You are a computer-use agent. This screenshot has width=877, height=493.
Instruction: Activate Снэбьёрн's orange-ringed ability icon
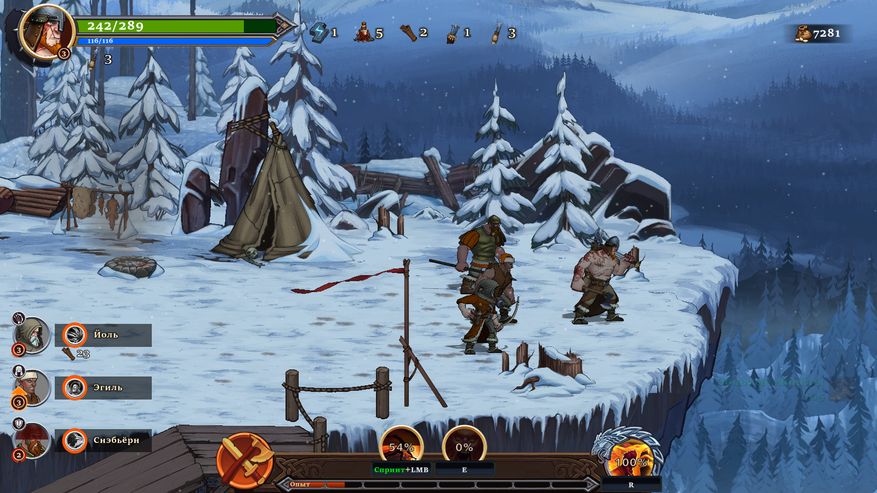(75, 440)
